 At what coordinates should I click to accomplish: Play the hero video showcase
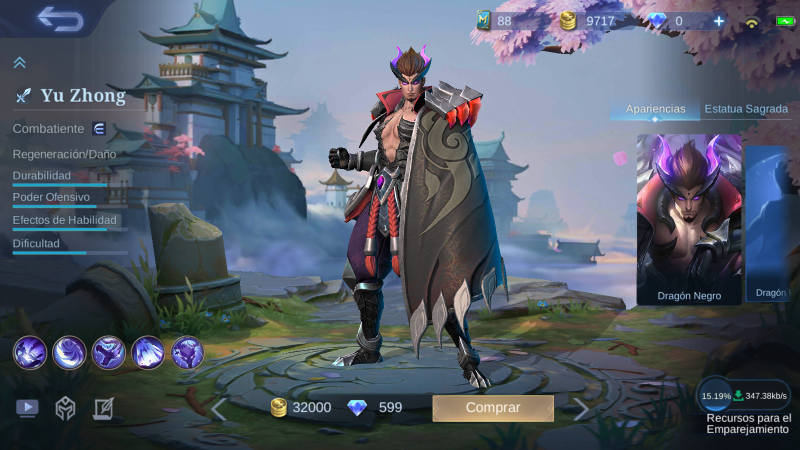coord(27,407)
